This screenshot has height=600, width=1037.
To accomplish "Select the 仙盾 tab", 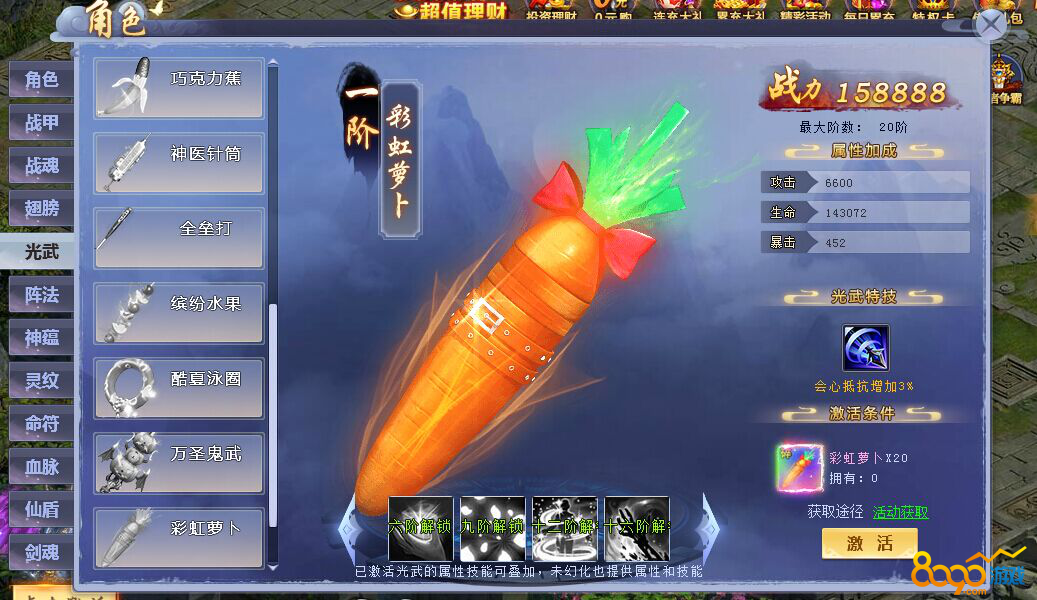I will (41, 510).
